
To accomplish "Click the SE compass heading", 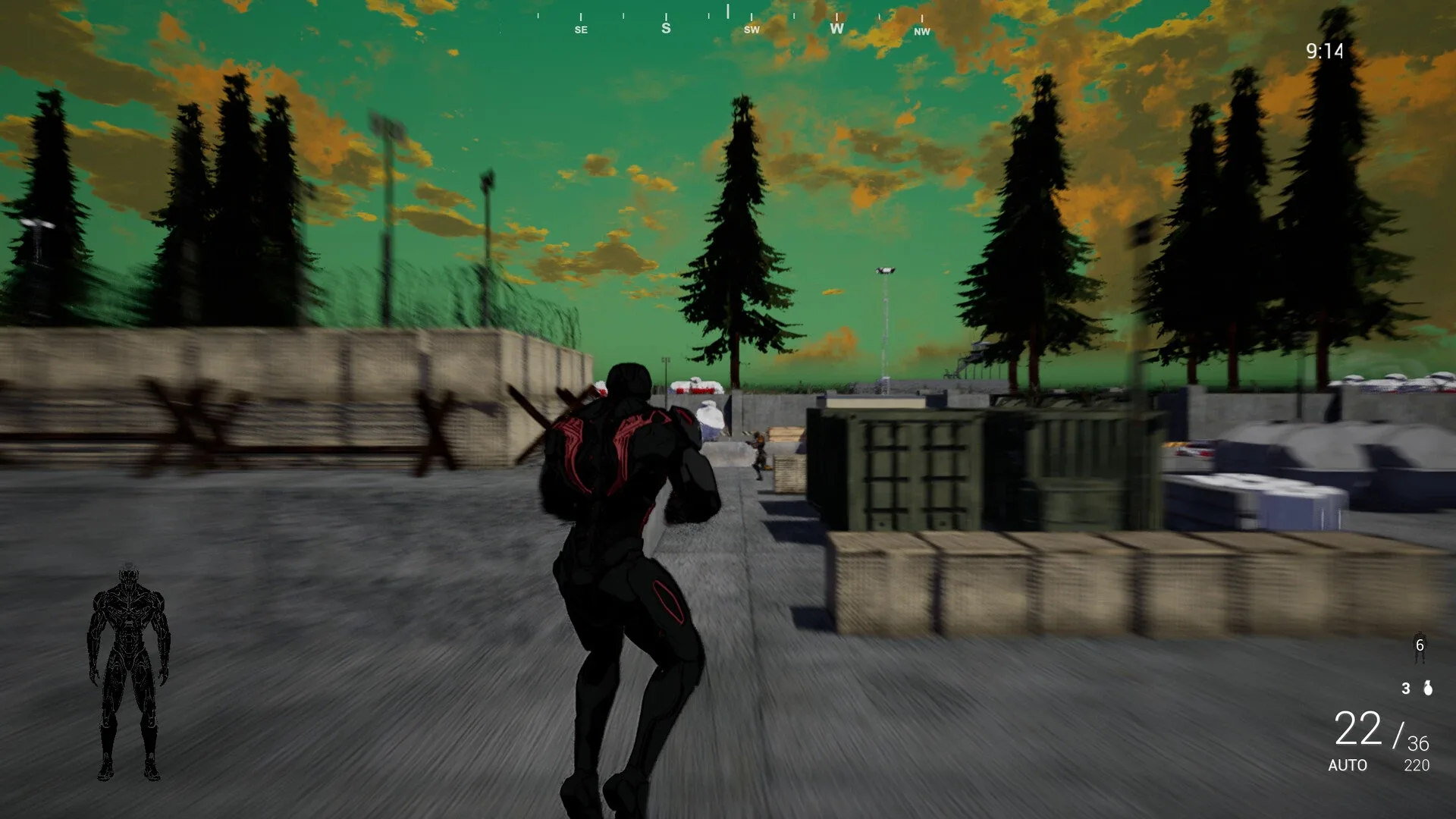I will (x=581, y=30).
